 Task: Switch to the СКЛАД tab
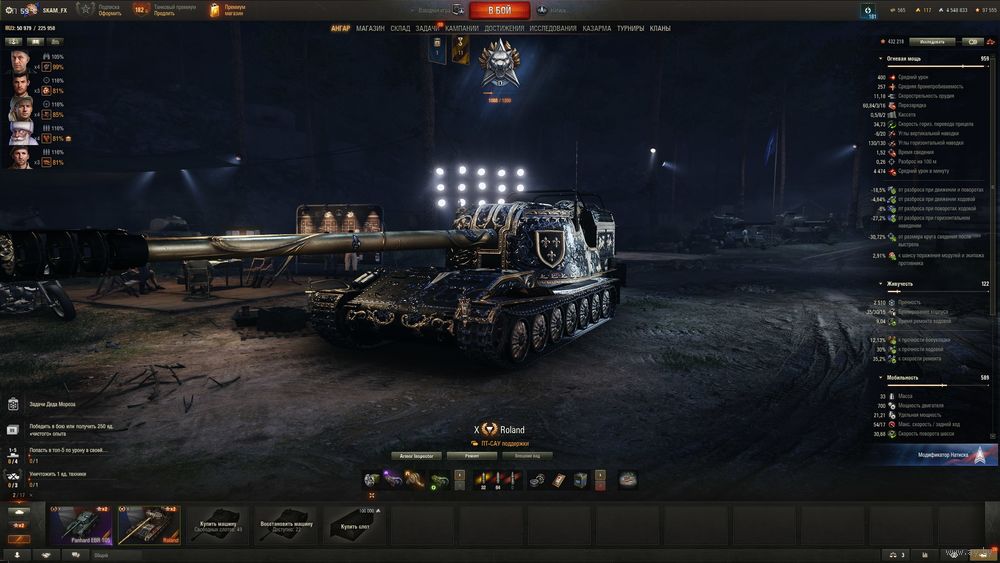coord(400,29)
